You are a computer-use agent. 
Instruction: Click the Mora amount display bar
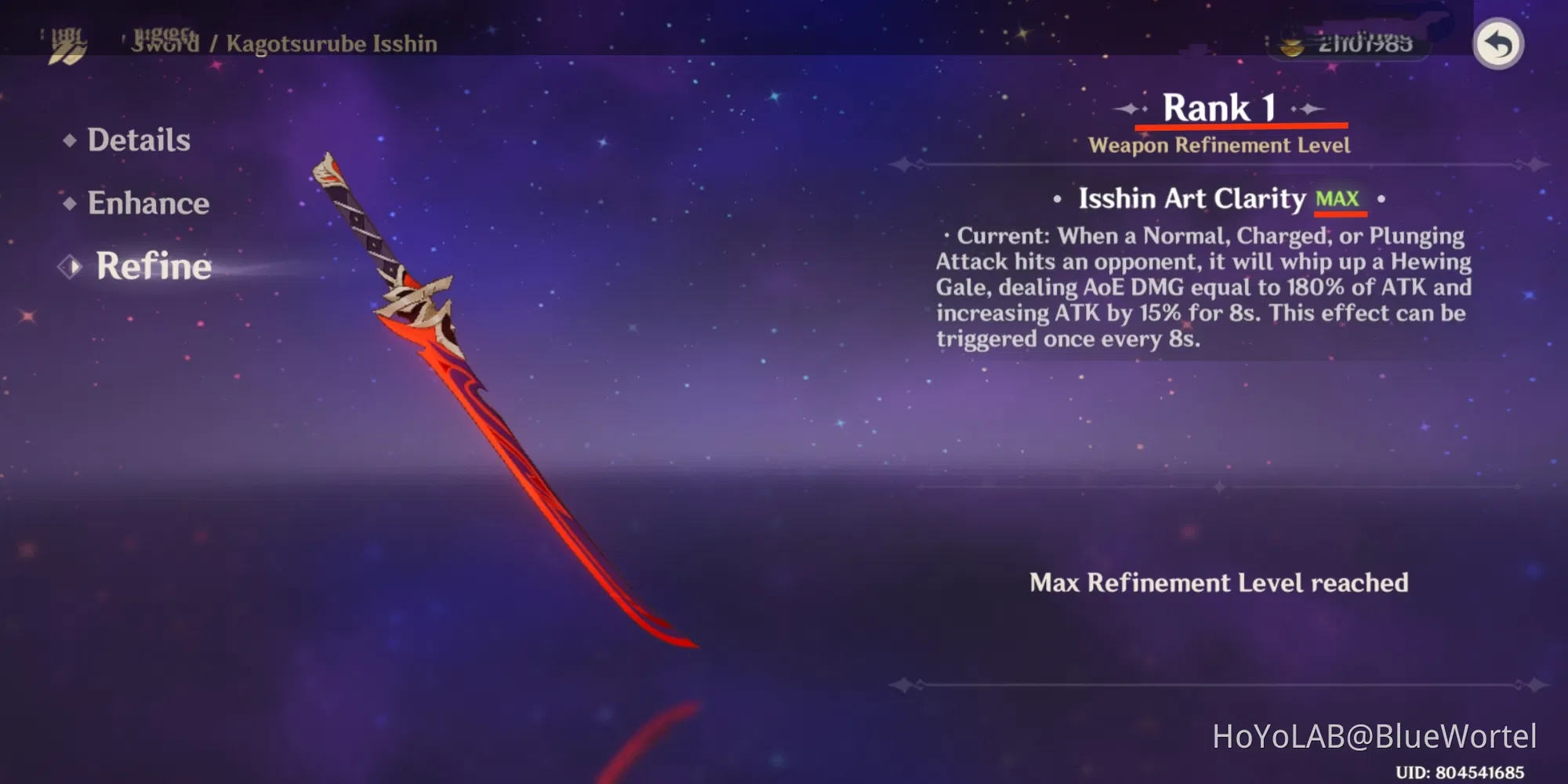[x=1352, y=45]
